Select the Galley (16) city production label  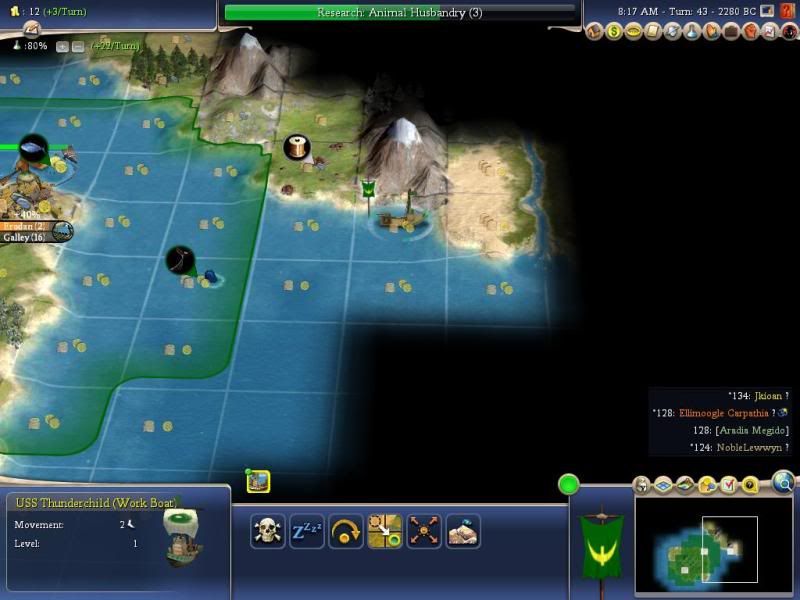click(x=25, y=237)
